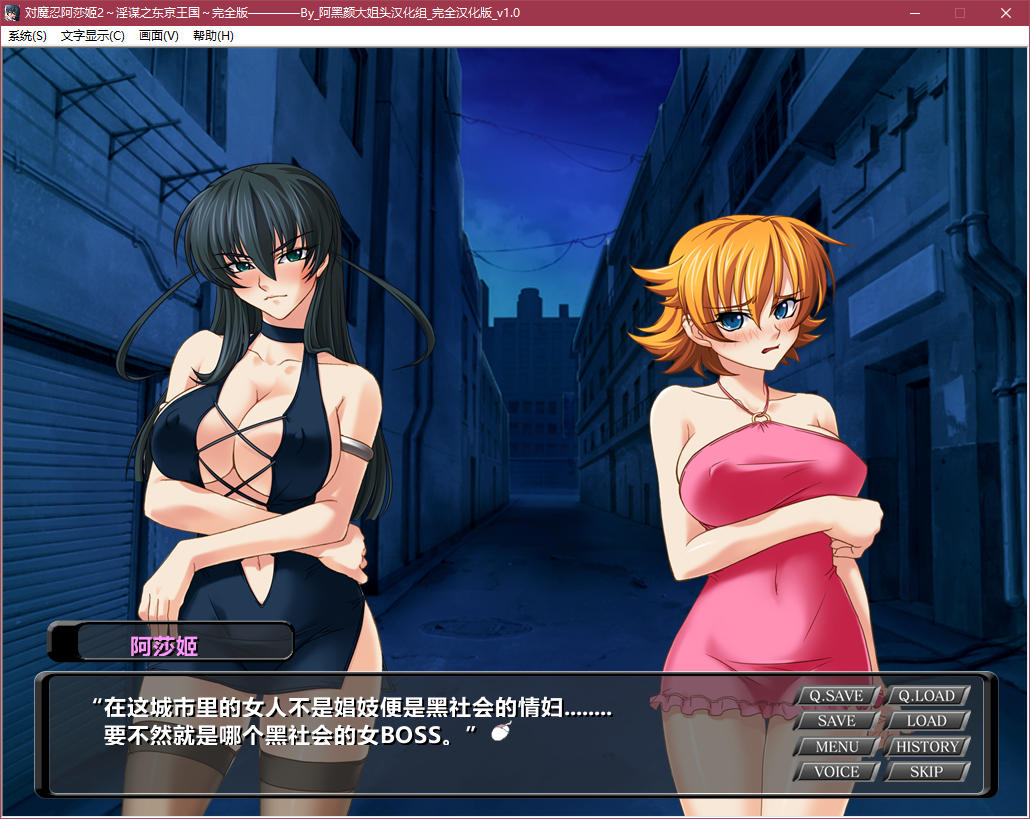Show the dialogue HISTORY log

(926, 747)
